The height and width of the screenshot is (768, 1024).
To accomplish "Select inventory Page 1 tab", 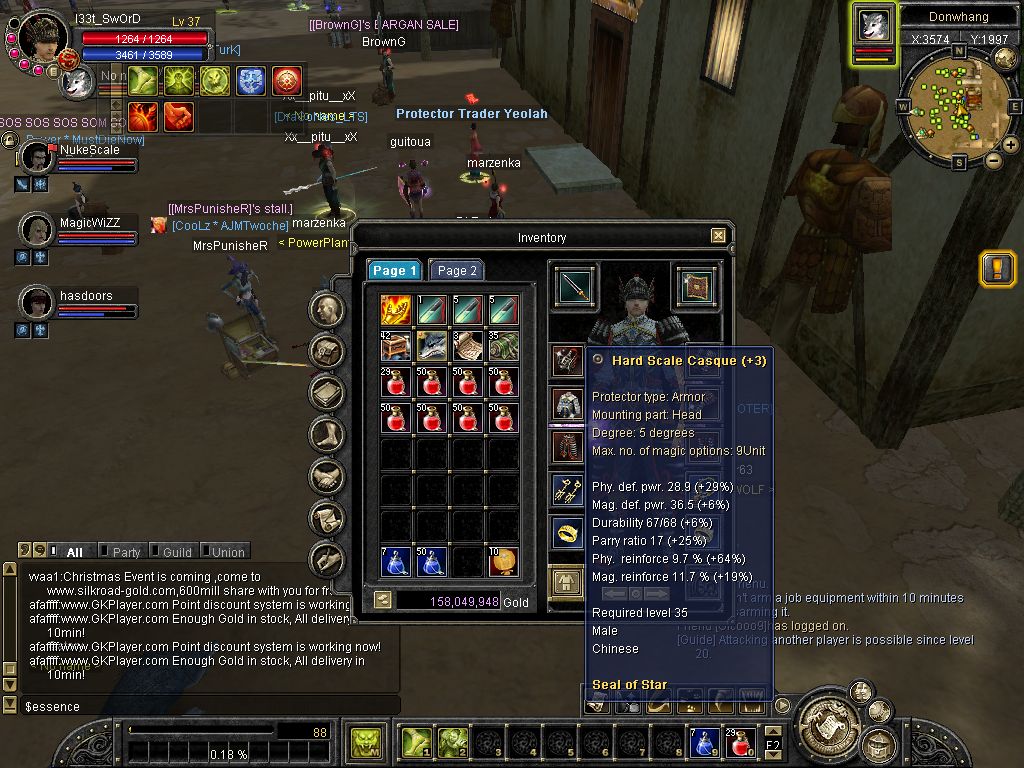I will coord(394,270).
